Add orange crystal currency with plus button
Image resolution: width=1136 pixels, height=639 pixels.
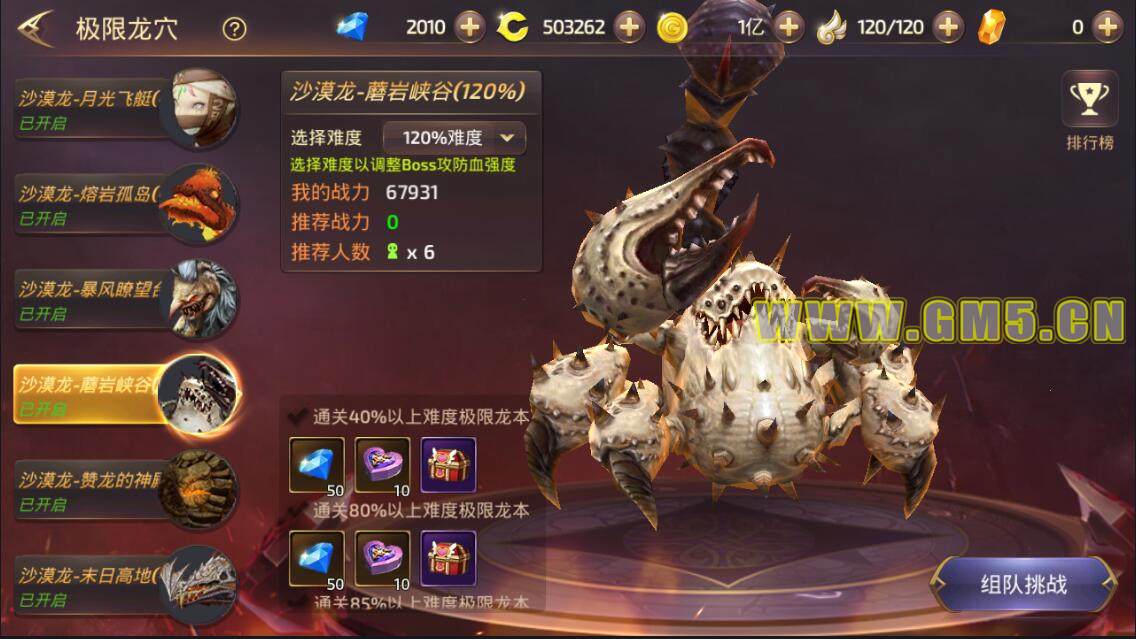click(x=1107, y=27)
